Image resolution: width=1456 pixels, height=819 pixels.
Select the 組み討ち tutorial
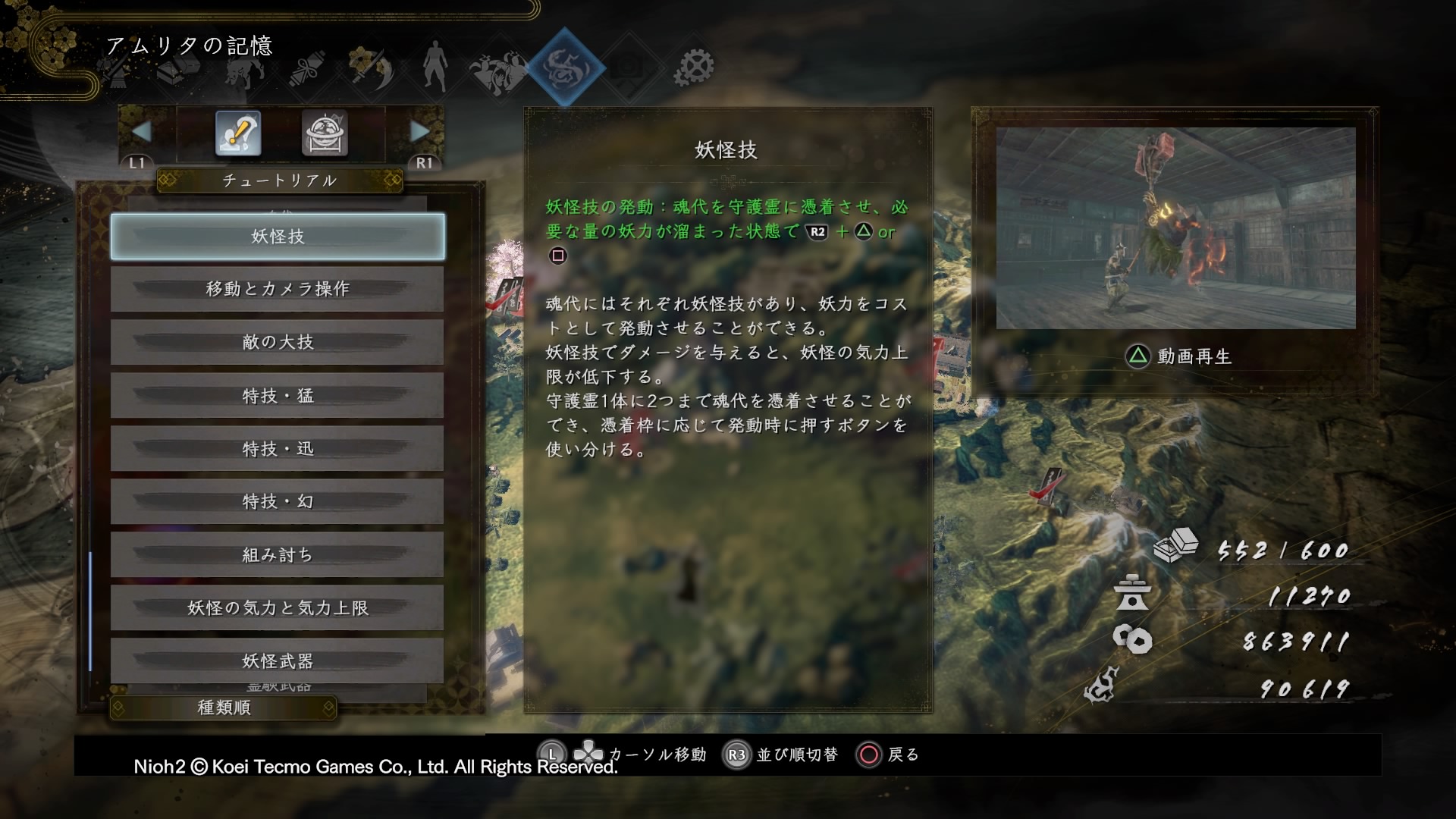[x=278, y=554]
